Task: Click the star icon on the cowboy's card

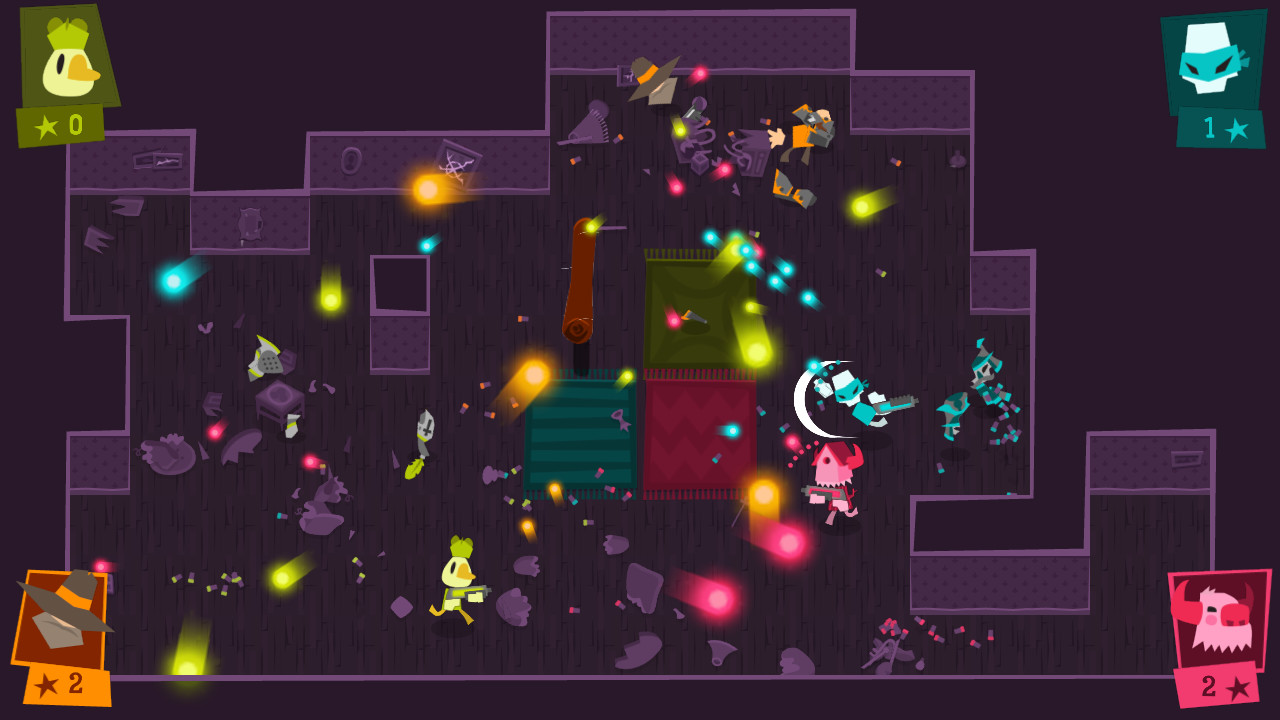Action: pos(44,683)
